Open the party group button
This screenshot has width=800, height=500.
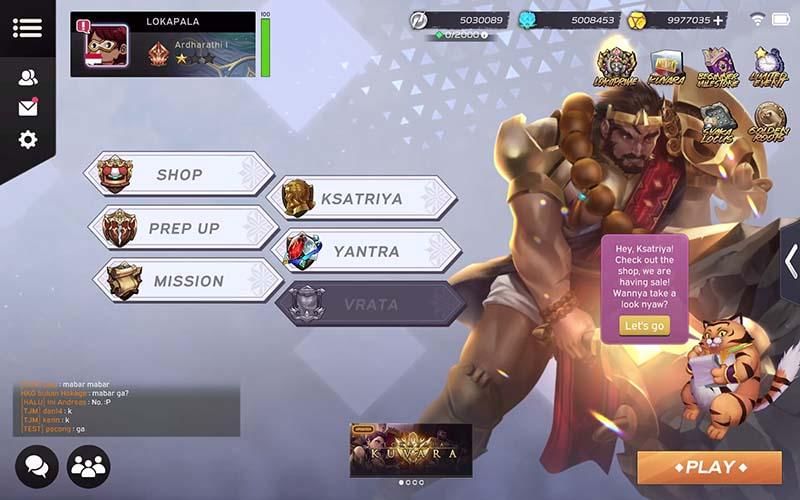click(x=88, y=466)
